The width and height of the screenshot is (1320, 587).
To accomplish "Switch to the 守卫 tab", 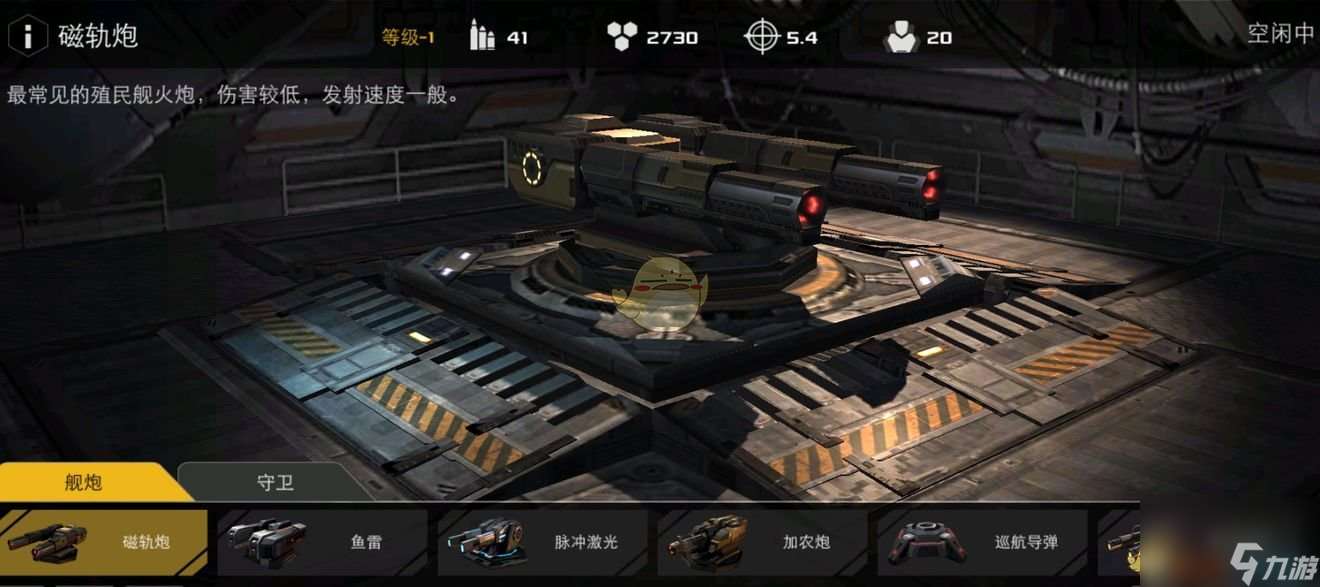I will point(275,482).
